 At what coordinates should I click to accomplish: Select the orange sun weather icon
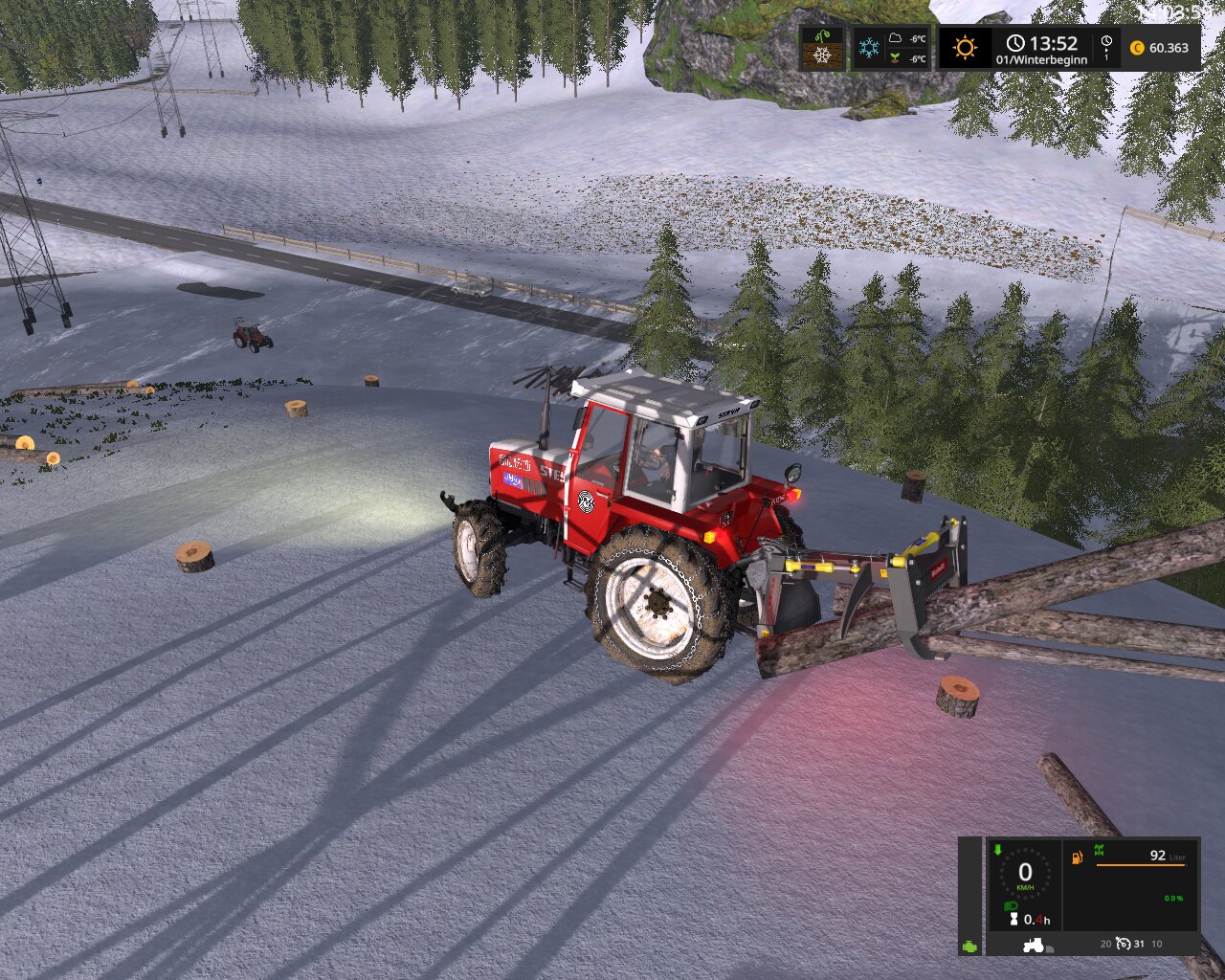[965, 47]
